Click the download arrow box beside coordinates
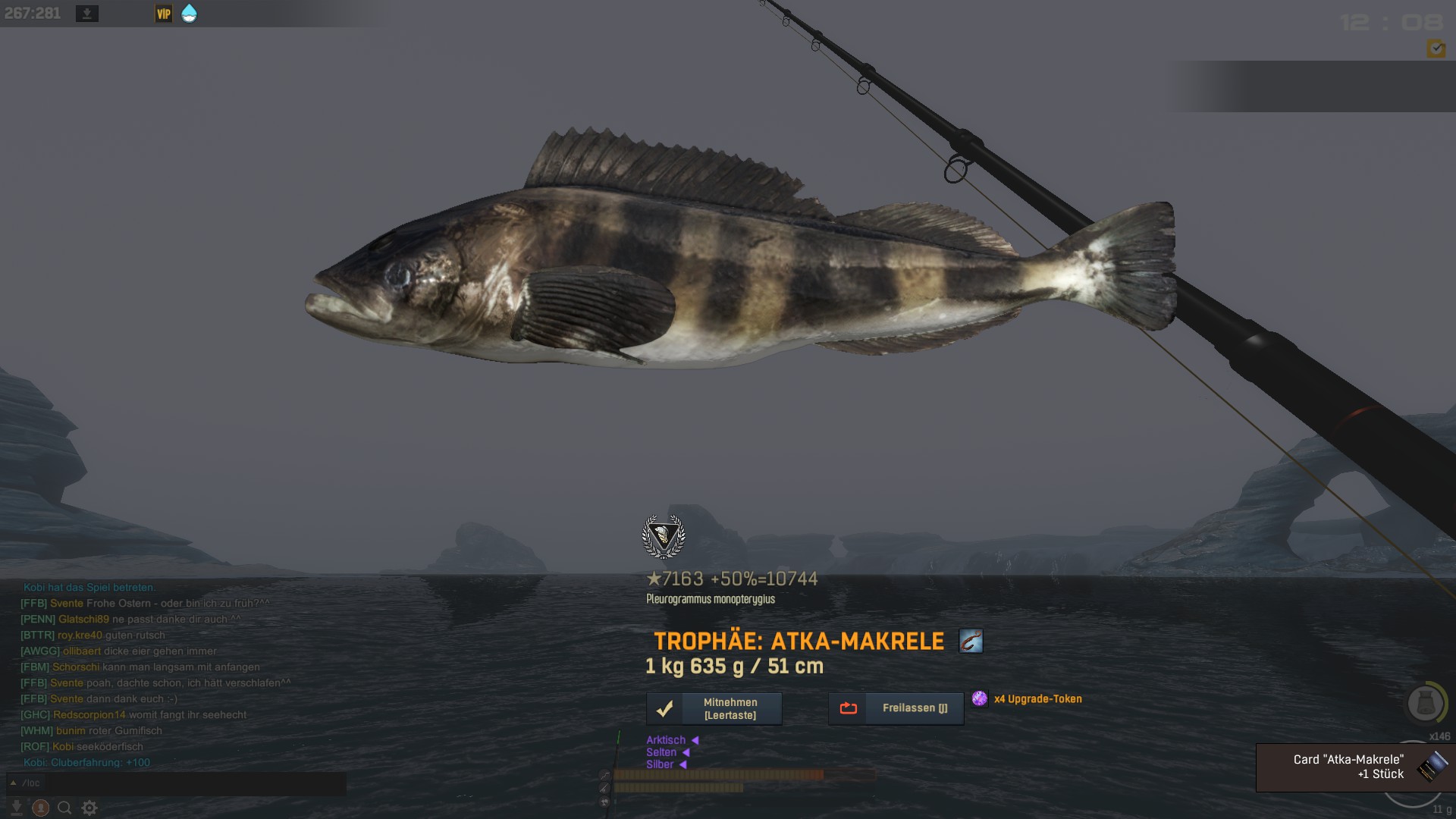The width and height of the screenshot is (1456, 819). click(87, 14)
